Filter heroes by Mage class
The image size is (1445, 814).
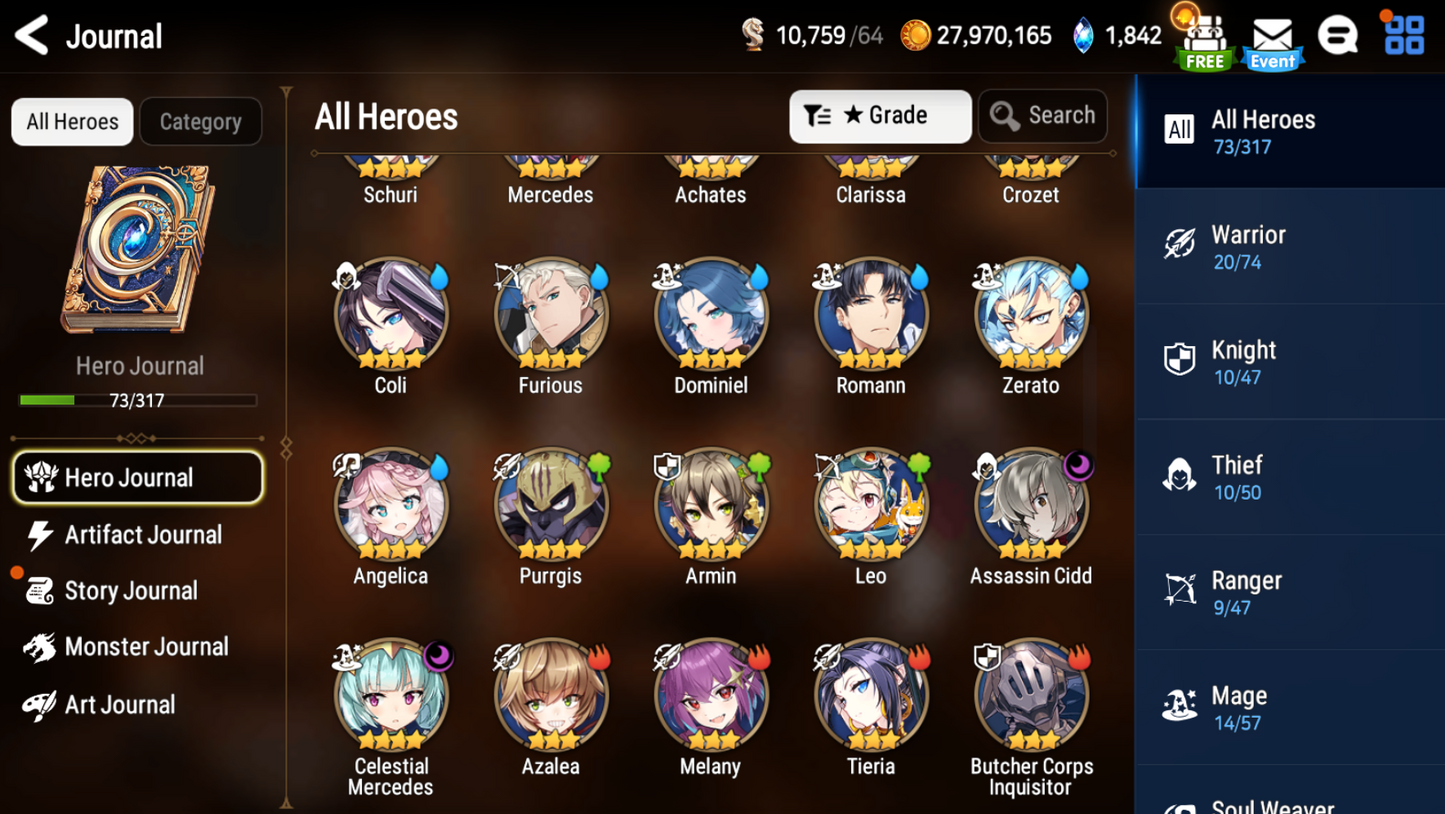(1289, 707)
